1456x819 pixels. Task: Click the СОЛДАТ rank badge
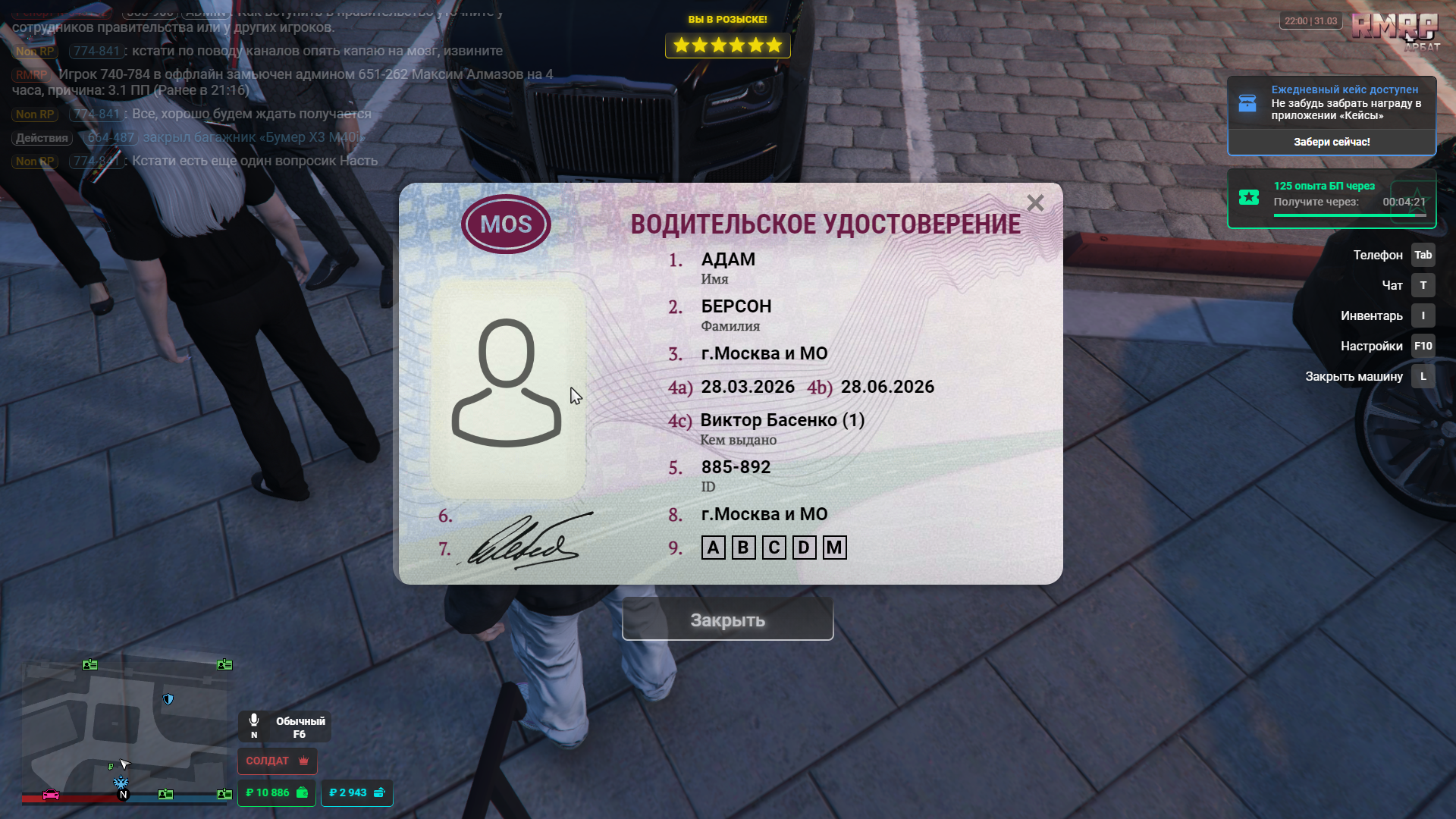point(277,761)
